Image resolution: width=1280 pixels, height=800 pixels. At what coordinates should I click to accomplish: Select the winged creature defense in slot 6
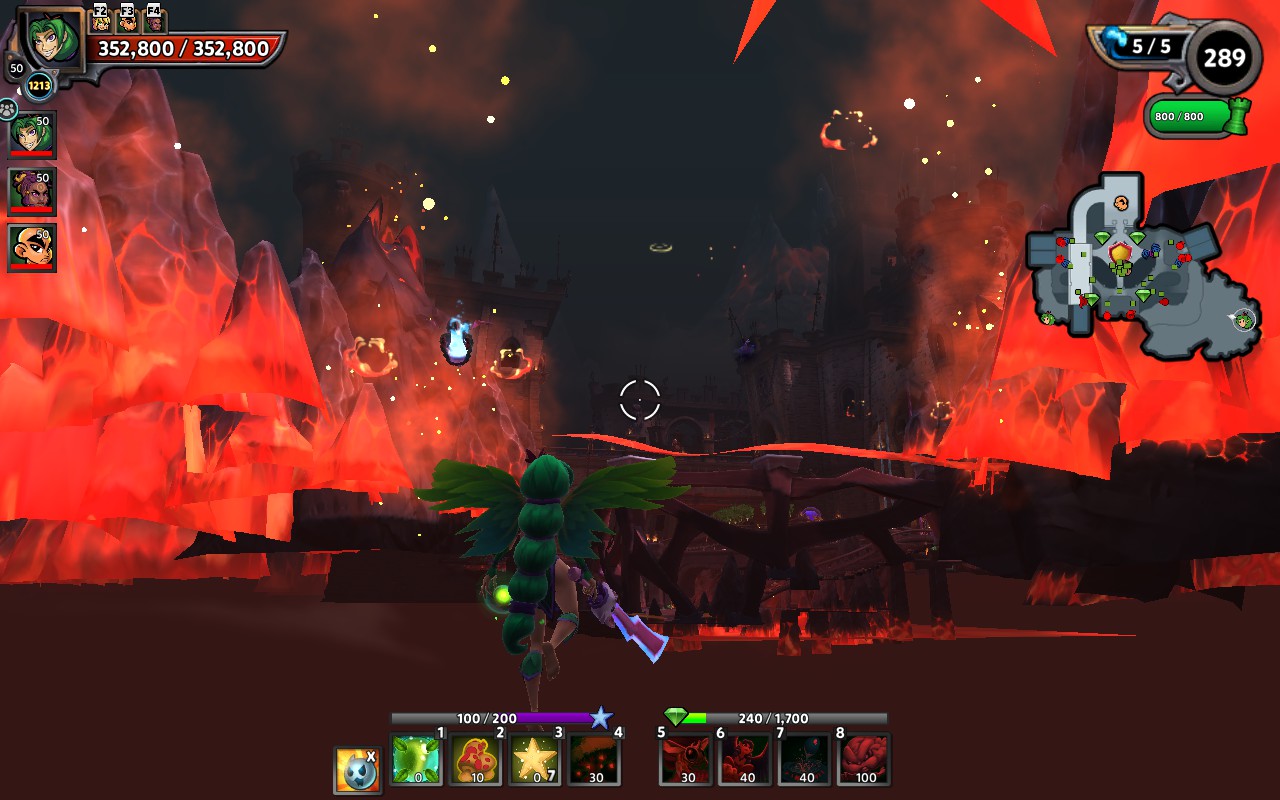745,759
